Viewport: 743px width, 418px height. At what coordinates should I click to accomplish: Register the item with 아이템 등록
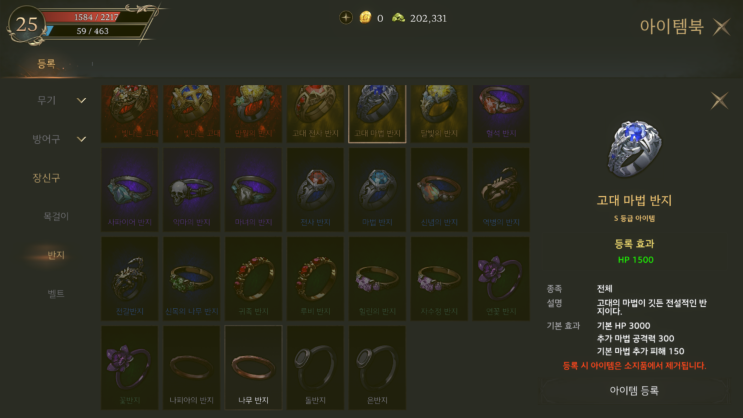[x=635, y=390]
